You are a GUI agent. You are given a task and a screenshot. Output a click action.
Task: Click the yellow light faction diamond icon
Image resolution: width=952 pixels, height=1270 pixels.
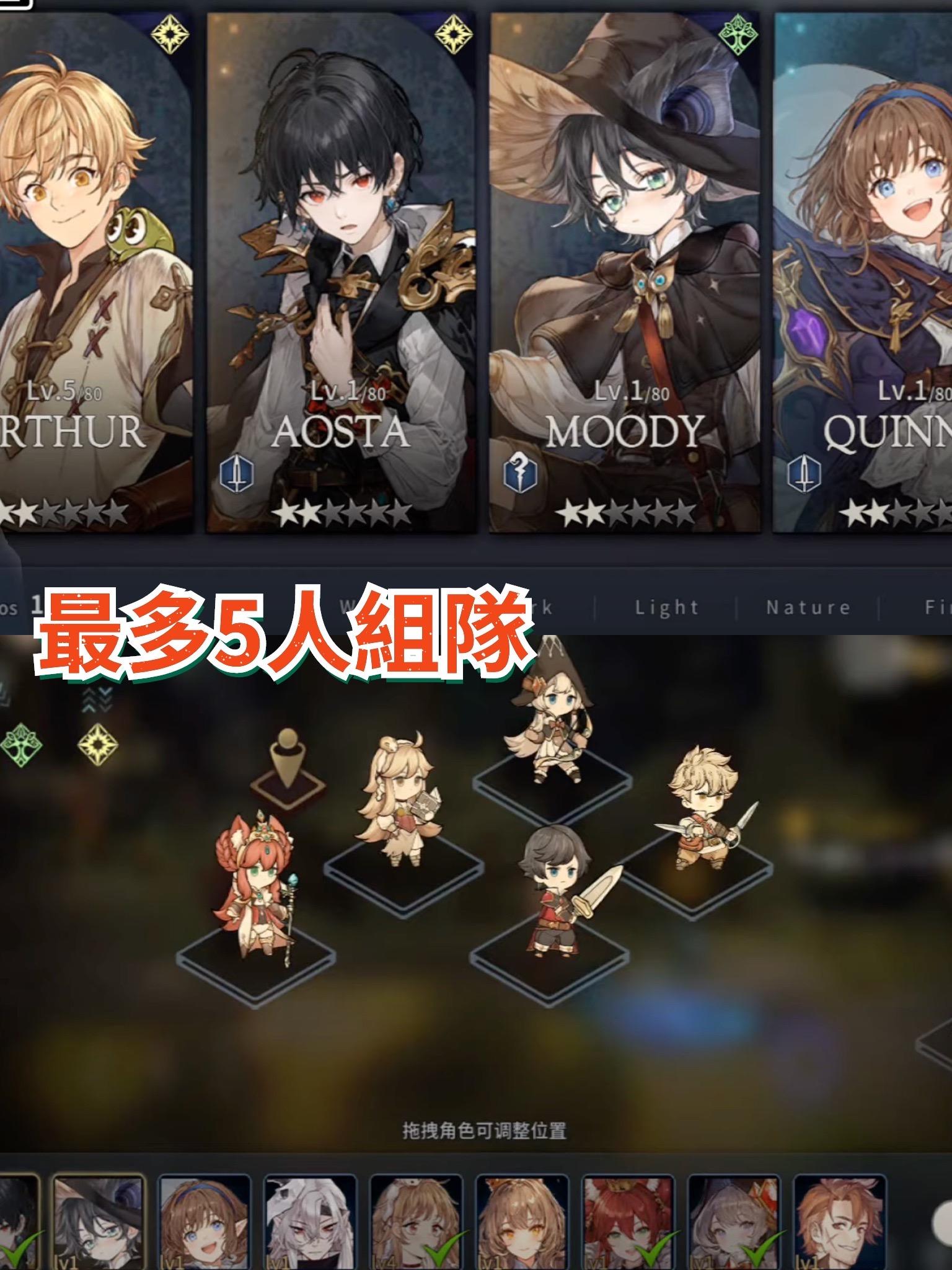click(97, 745)
